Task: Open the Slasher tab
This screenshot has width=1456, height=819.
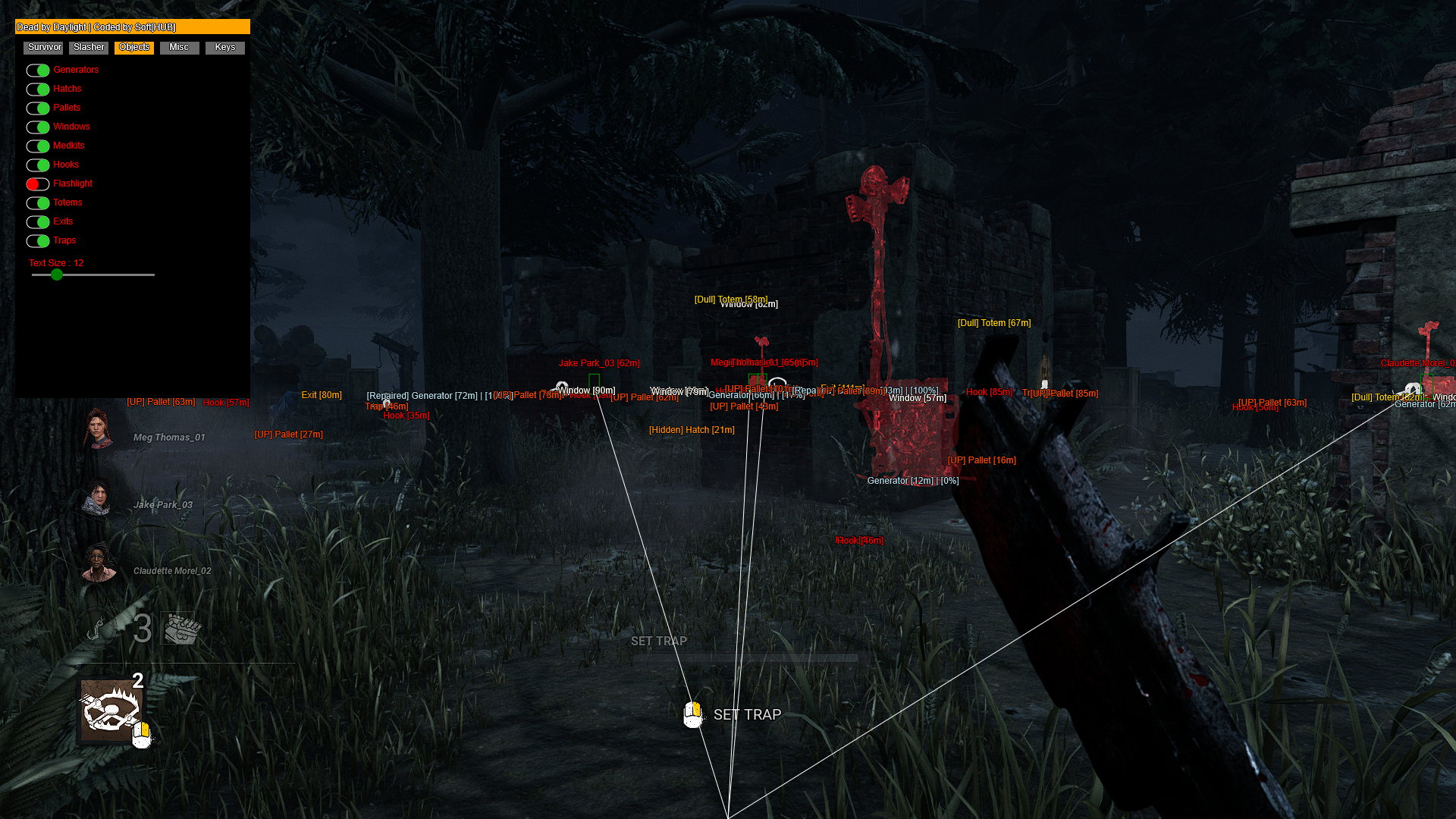Action: [x=88, y=47]
